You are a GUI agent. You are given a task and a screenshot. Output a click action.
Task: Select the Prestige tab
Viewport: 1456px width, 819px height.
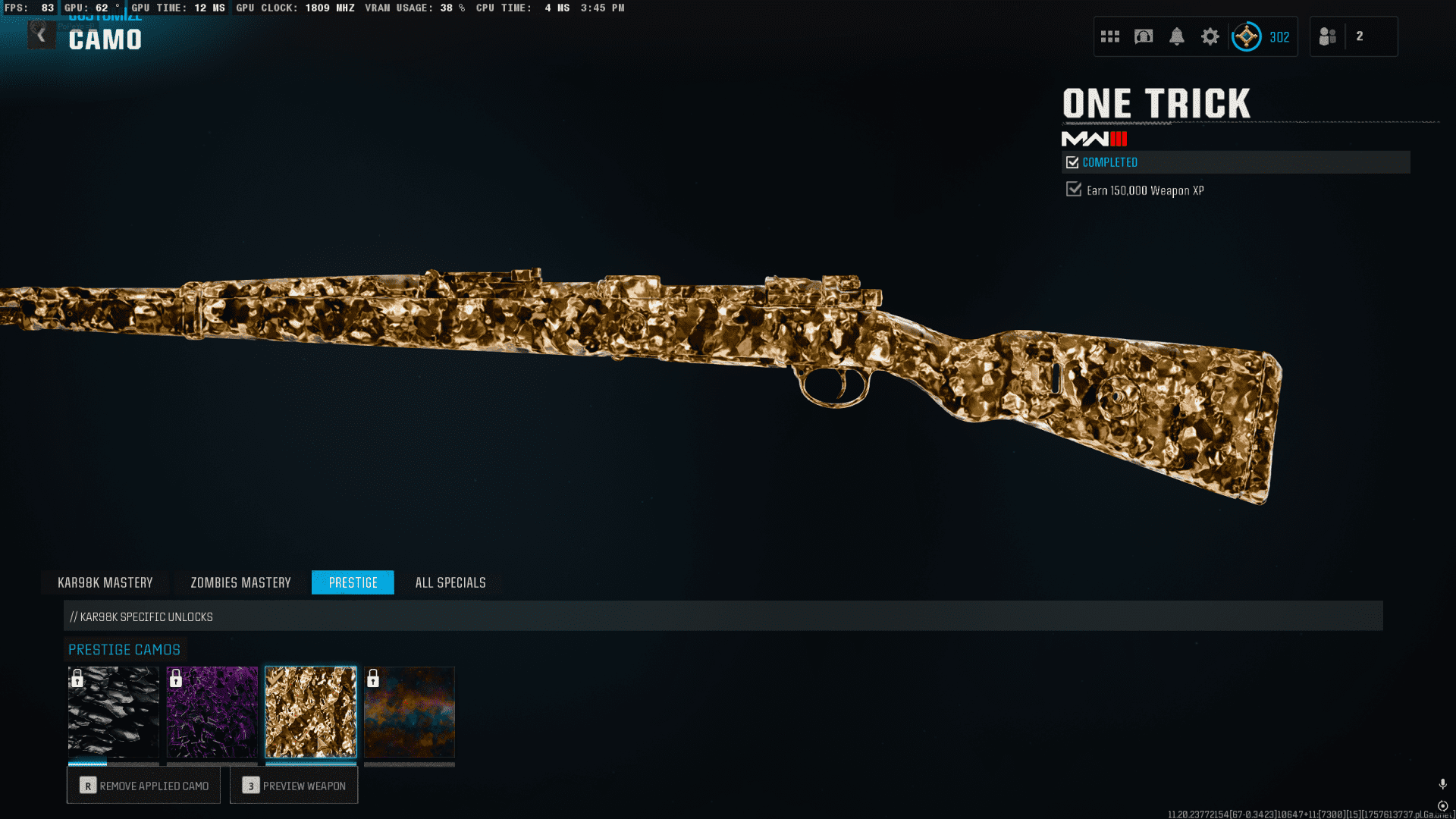(x=353, y=582)
